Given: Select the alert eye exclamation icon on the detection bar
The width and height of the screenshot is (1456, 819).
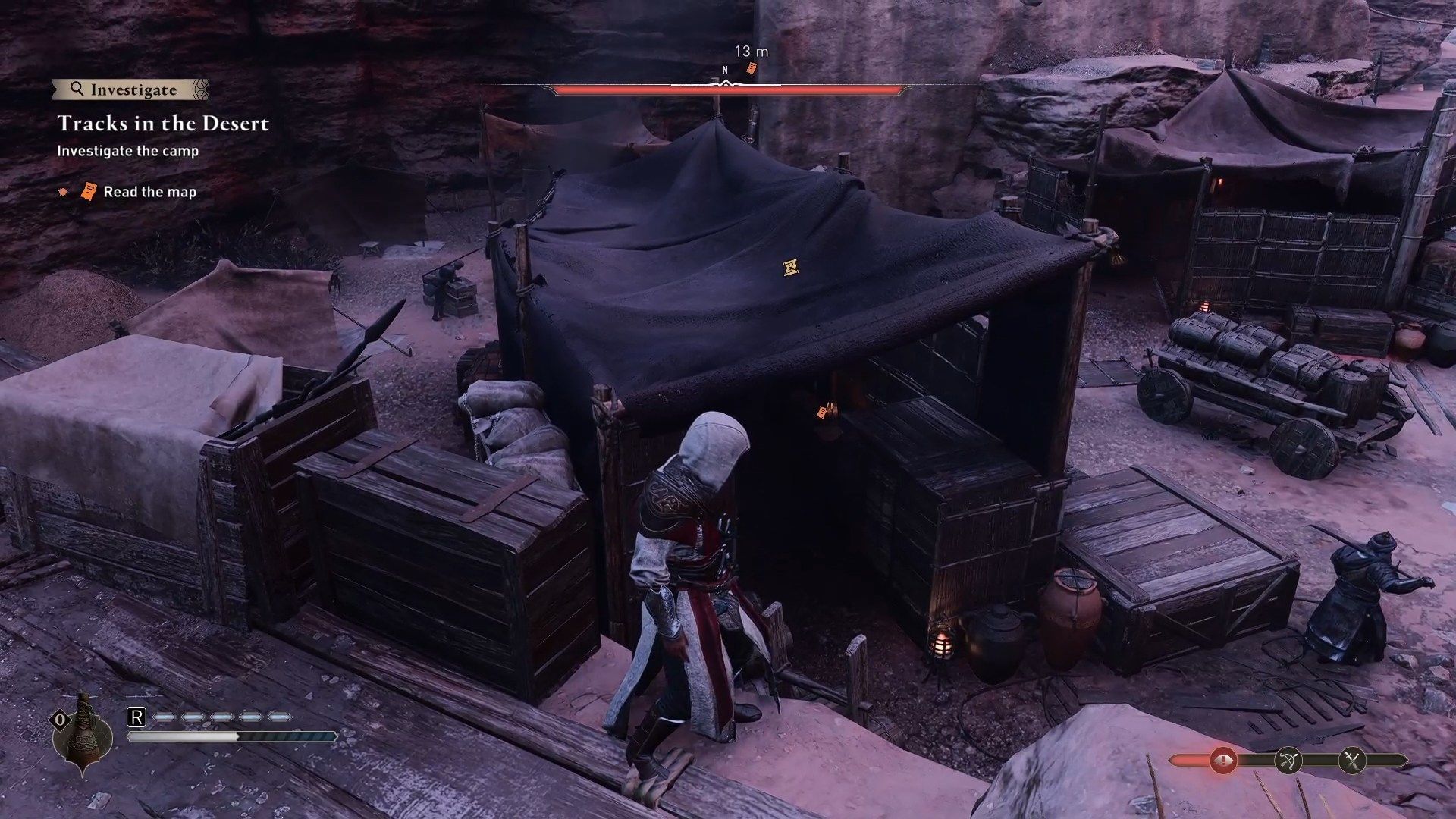Looking at the screenshot, I should [x=1223, y=760].
